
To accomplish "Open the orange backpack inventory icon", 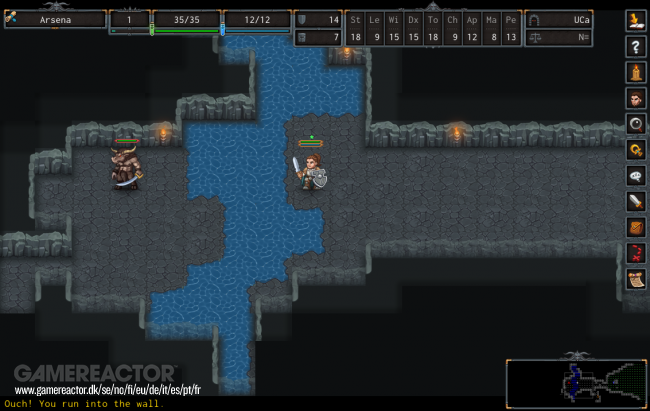I will pyautogui.click(x=635, y=228).
